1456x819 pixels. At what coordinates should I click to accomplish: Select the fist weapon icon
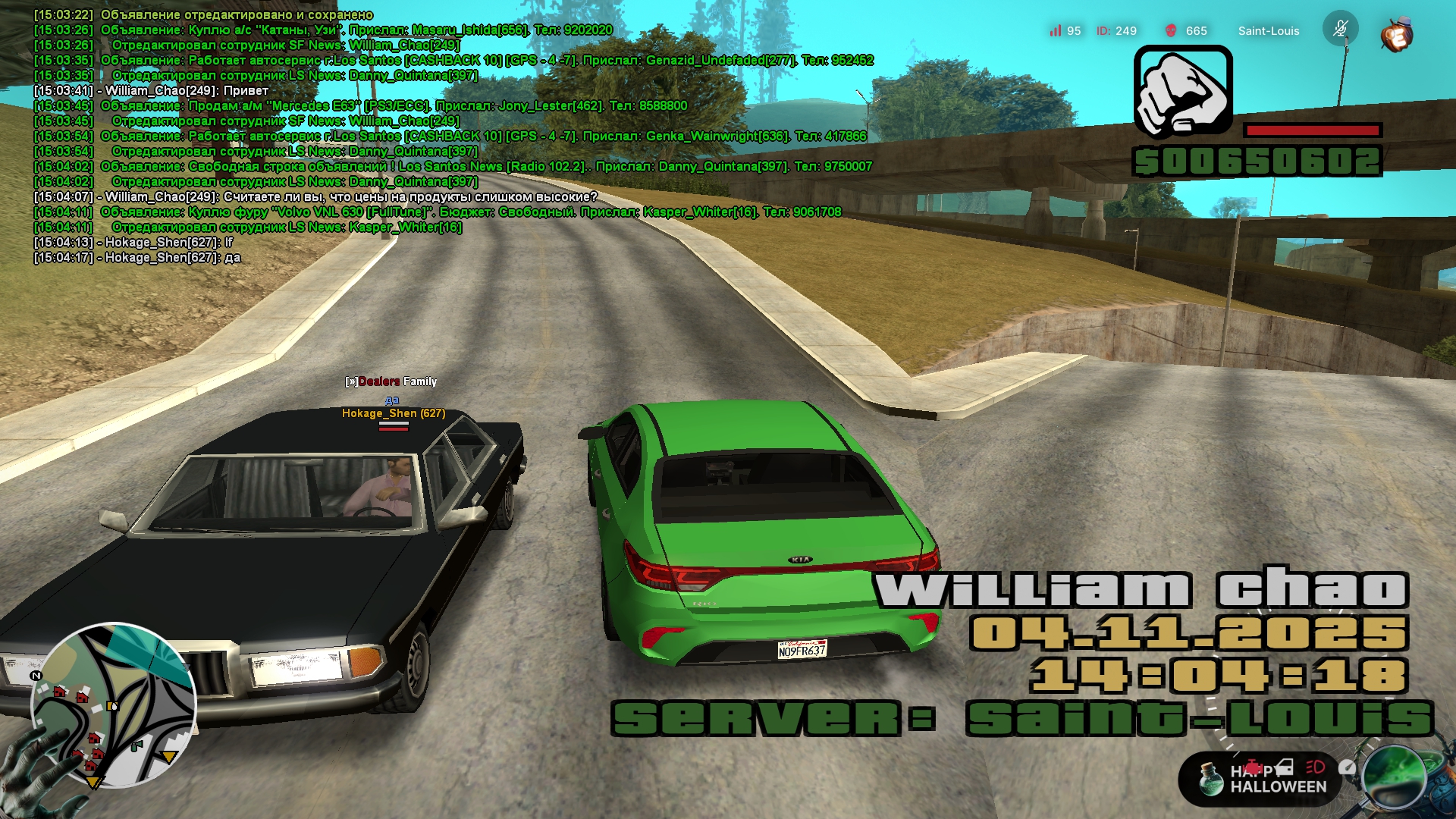tap(1183, 92)
